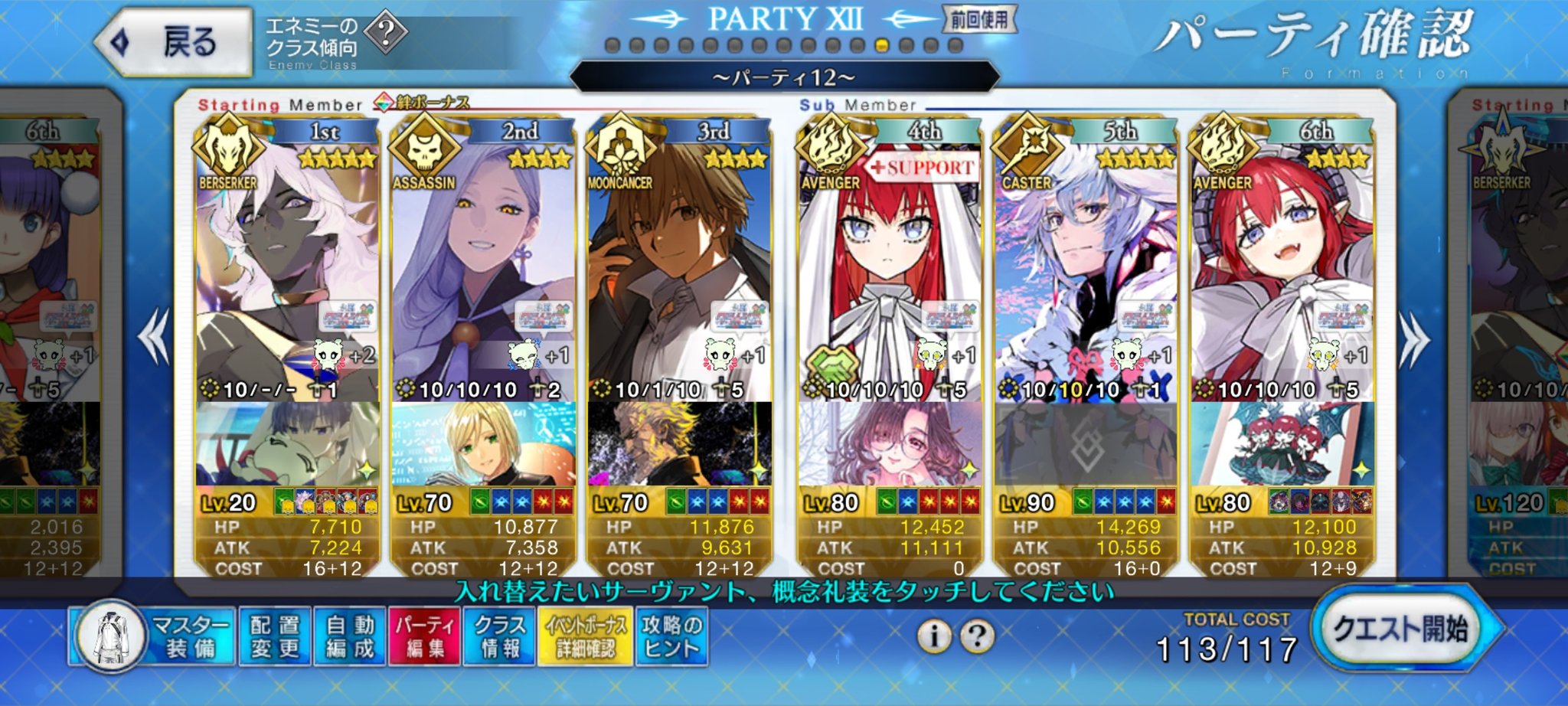Open 攻略のヒント strategy hints

(x=671, y=637)
